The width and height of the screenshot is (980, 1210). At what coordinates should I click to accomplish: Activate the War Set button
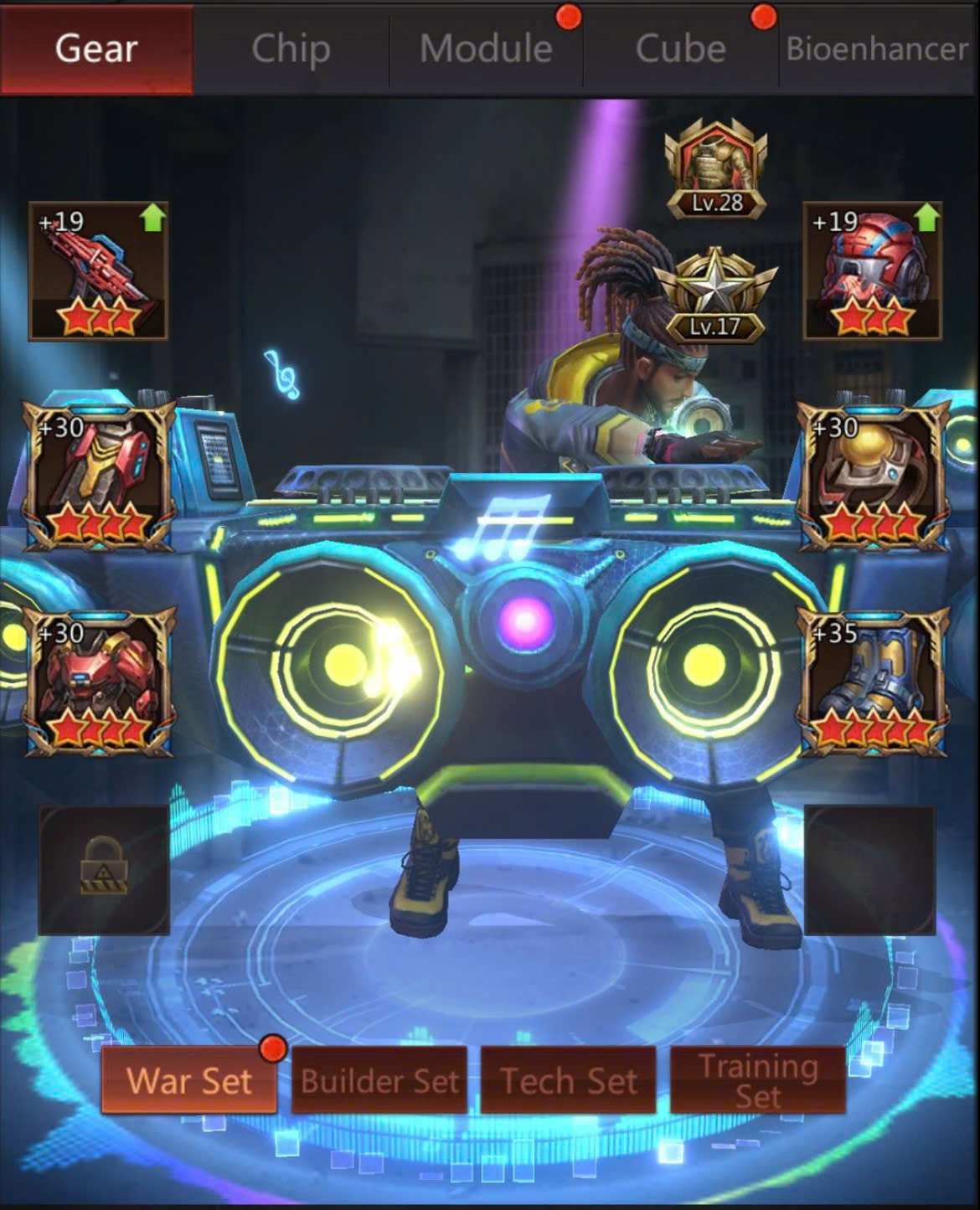click(x=189, y=1080)
